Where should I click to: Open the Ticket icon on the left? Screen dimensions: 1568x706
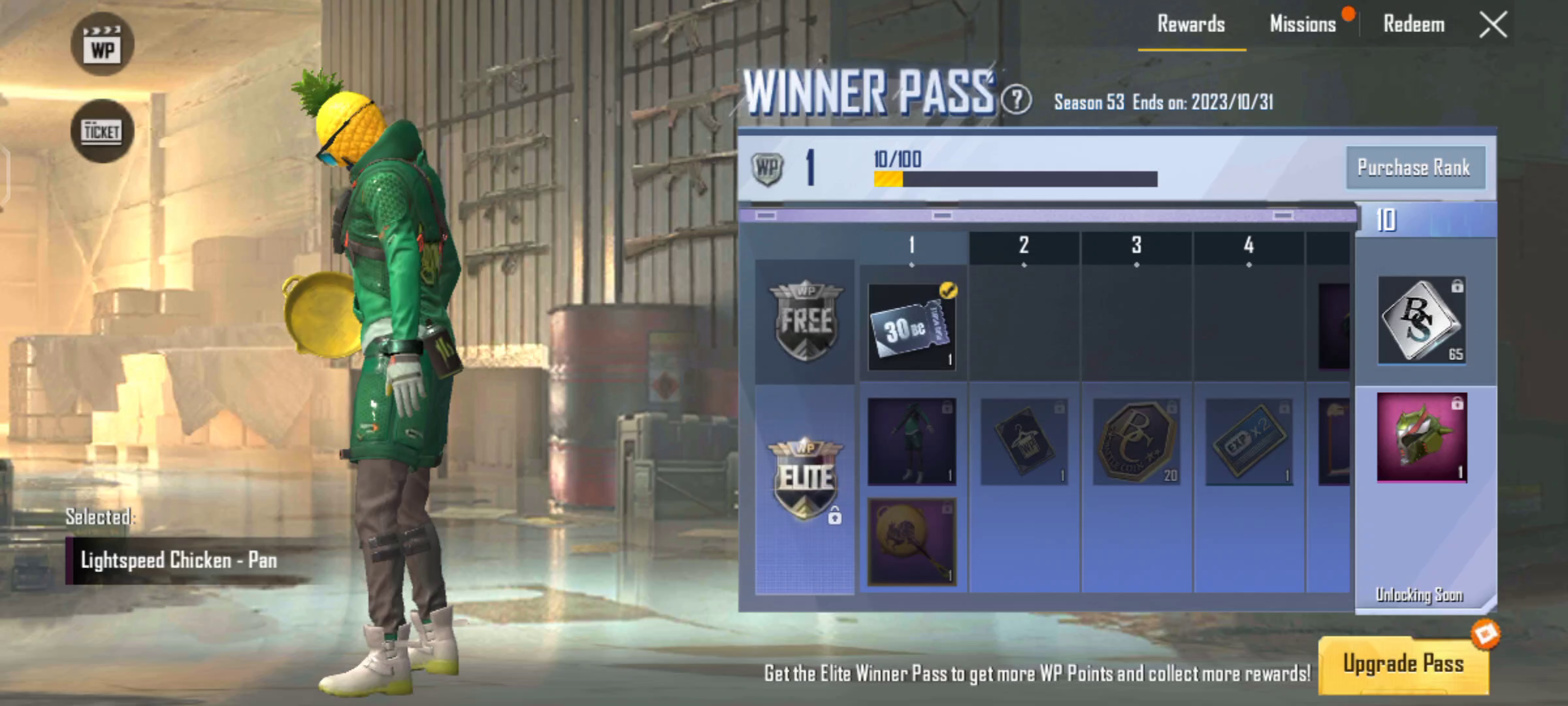click(x=103, y=129)
